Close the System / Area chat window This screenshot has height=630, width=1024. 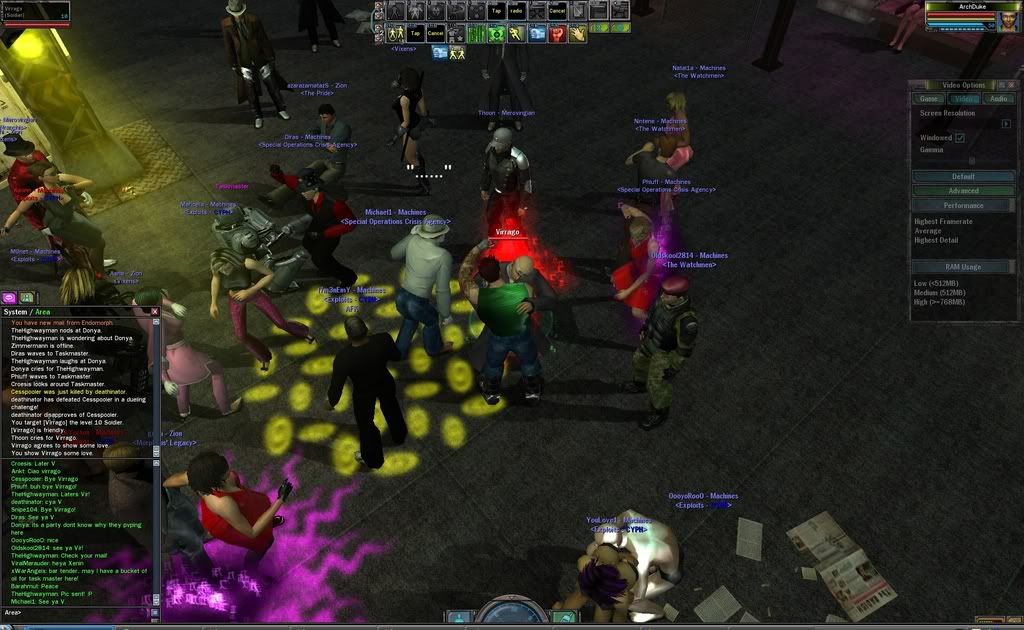coord(155,312)
